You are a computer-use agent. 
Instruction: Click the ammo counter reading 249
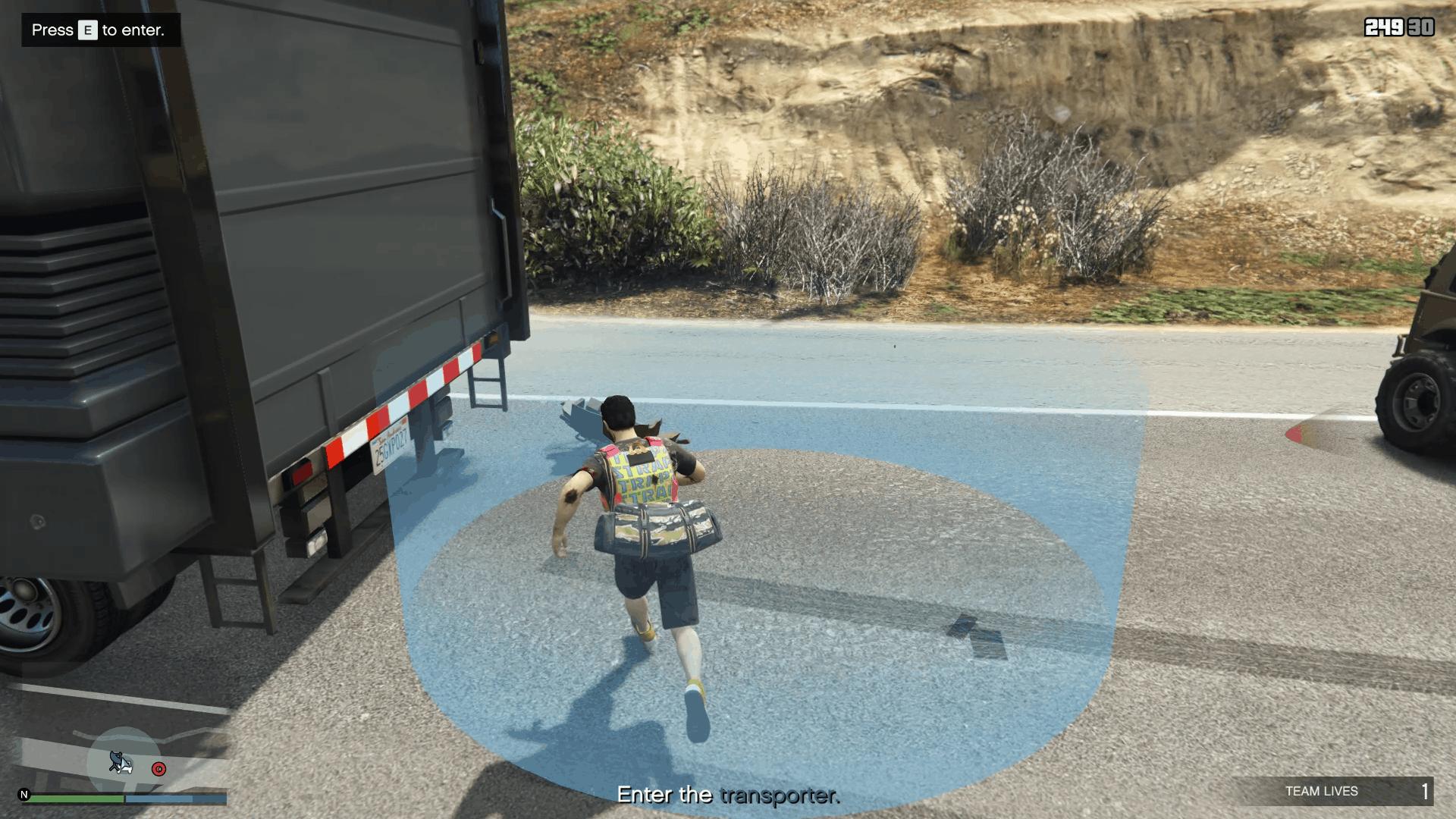pos(1386,25)
